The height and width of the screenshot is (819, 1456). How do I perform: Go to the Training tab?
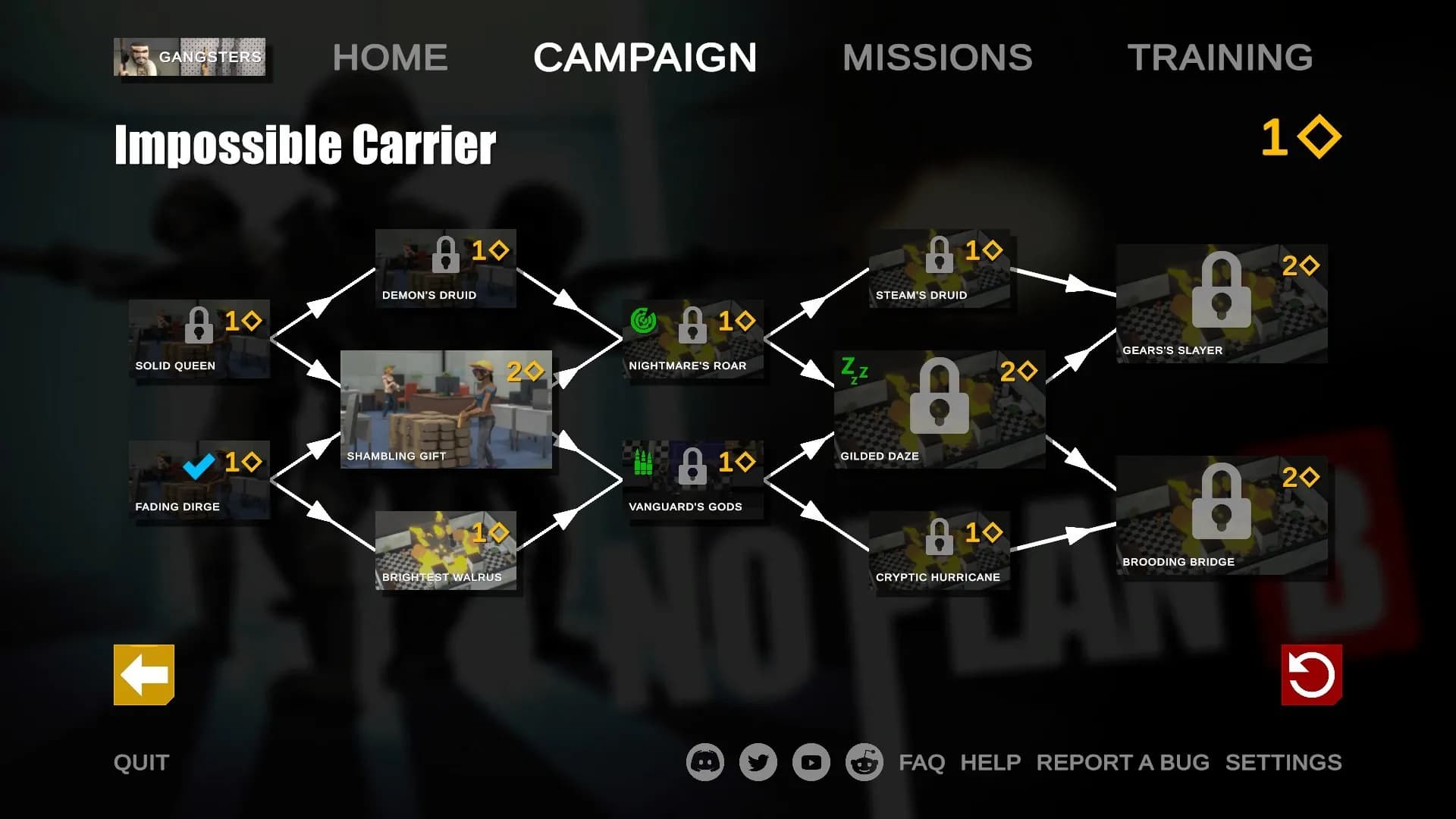[1219, 58]
